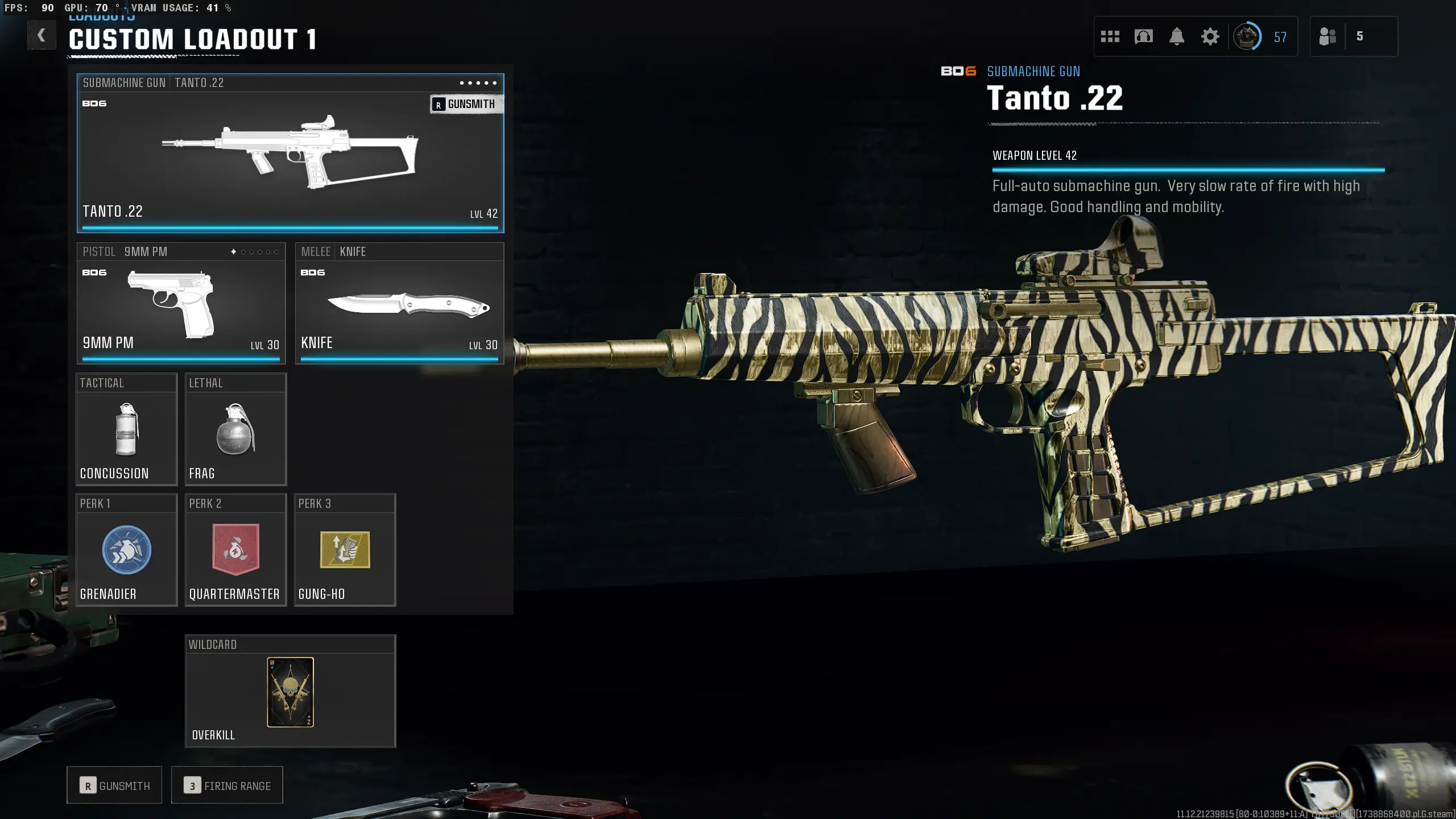Go back using the top-left arrow
The height and width of the screenshot is (819, 1456).
coord(41,36)
